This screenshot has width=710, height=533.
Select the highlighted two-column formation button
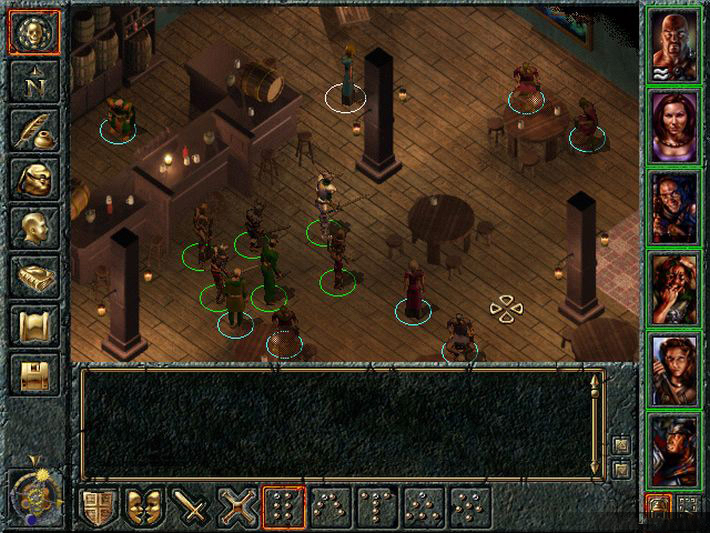point(284,507)
